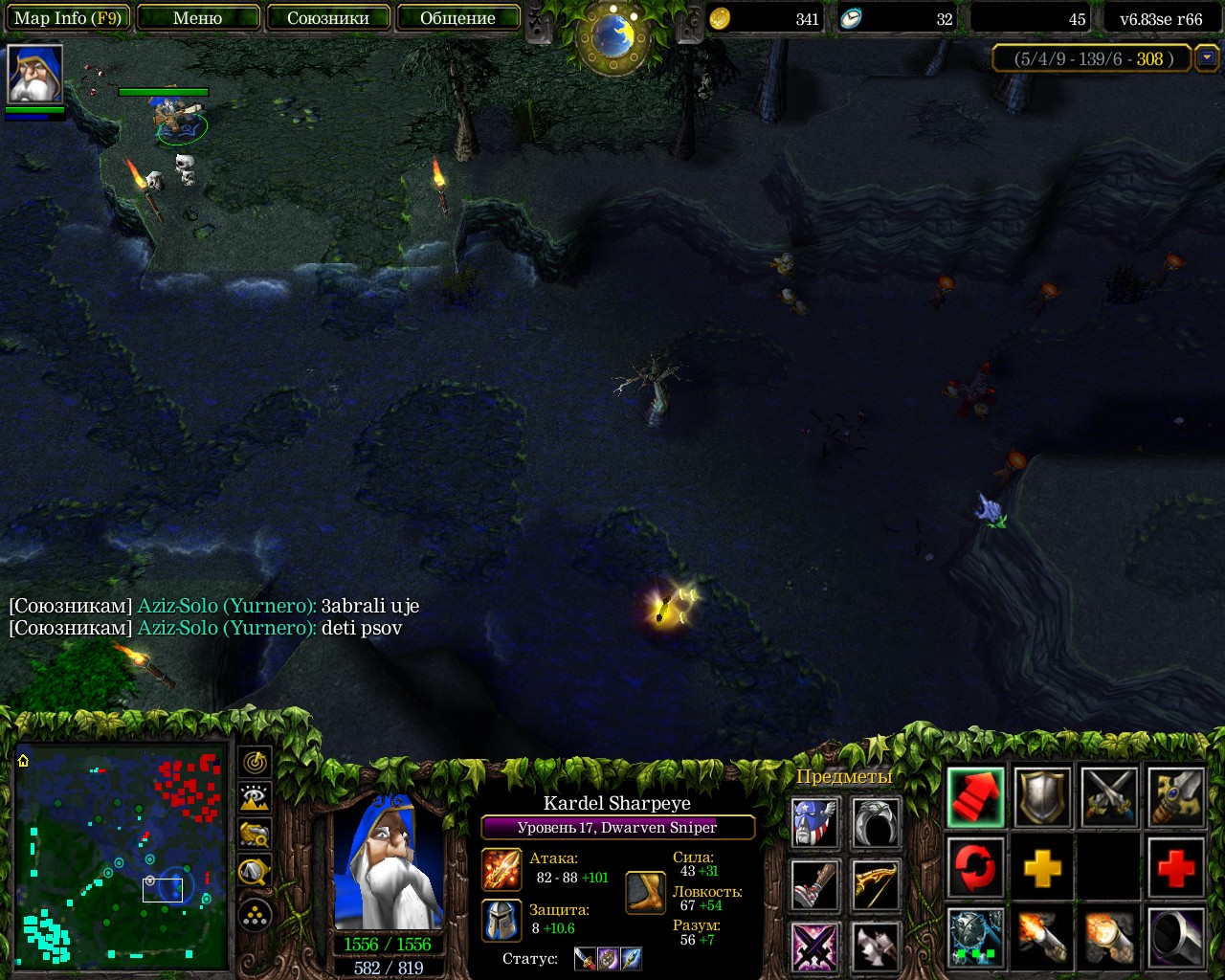Screen dimensions: 1225x980
Task: Open the Меню button
Action: click(198, 18)
